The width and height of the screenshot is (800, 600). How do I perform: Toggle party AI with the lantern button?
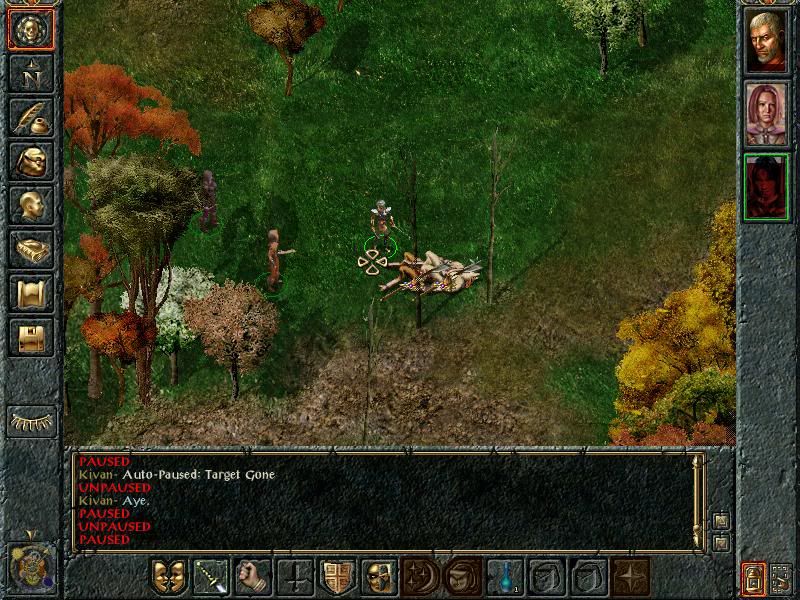[x=753, y=578]
